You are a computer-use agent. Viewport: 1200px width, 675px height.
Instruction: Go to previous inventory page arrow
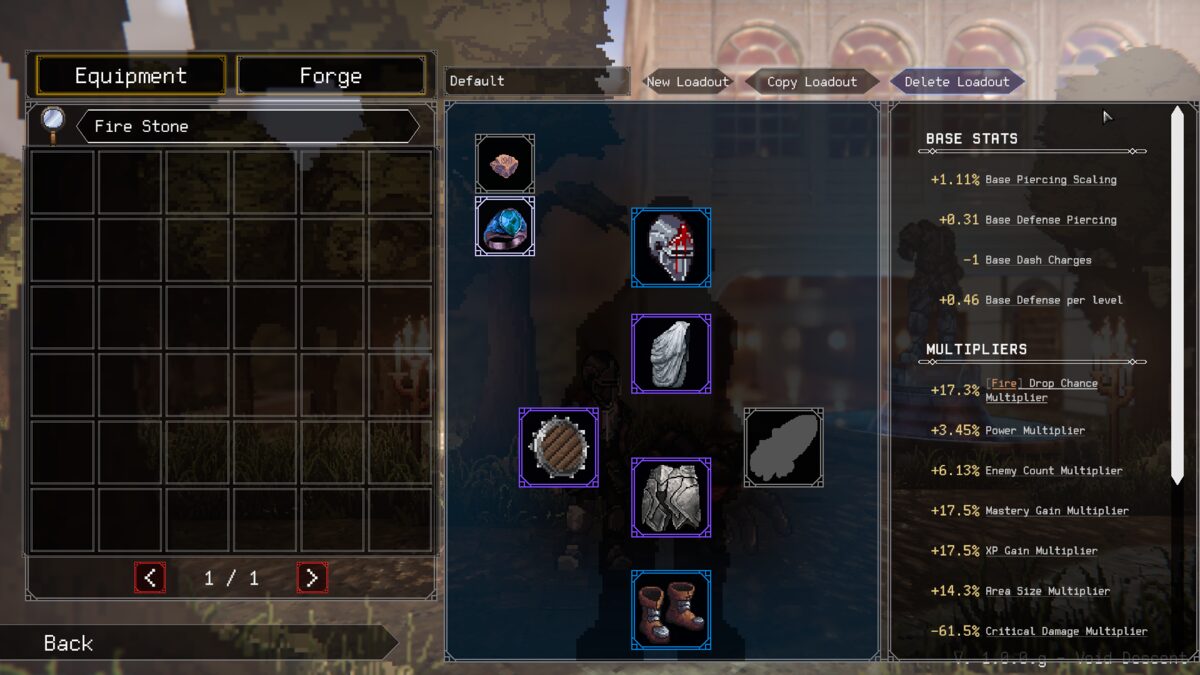click(150, 577)
